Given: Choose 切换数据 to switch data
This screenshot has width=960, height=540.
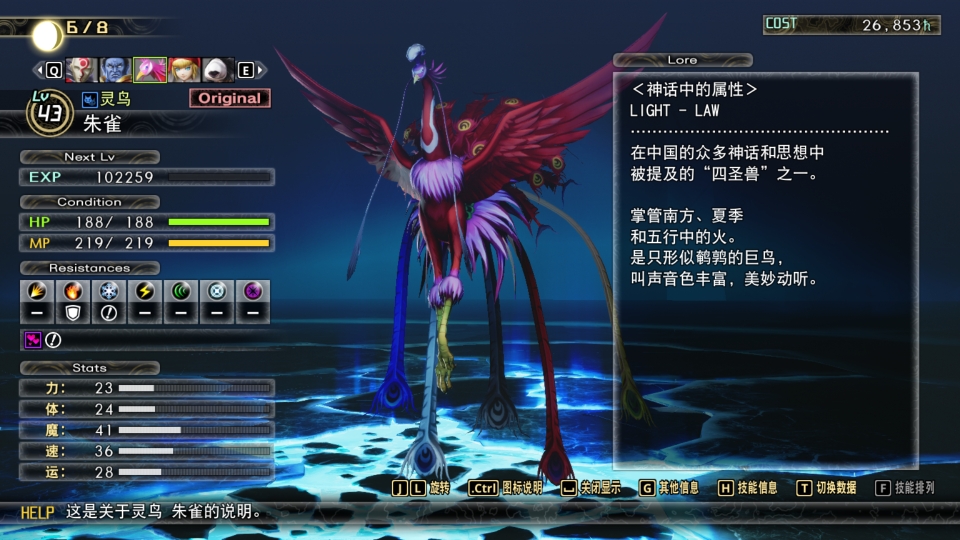Looking at the screenshot, I should 826,488.
